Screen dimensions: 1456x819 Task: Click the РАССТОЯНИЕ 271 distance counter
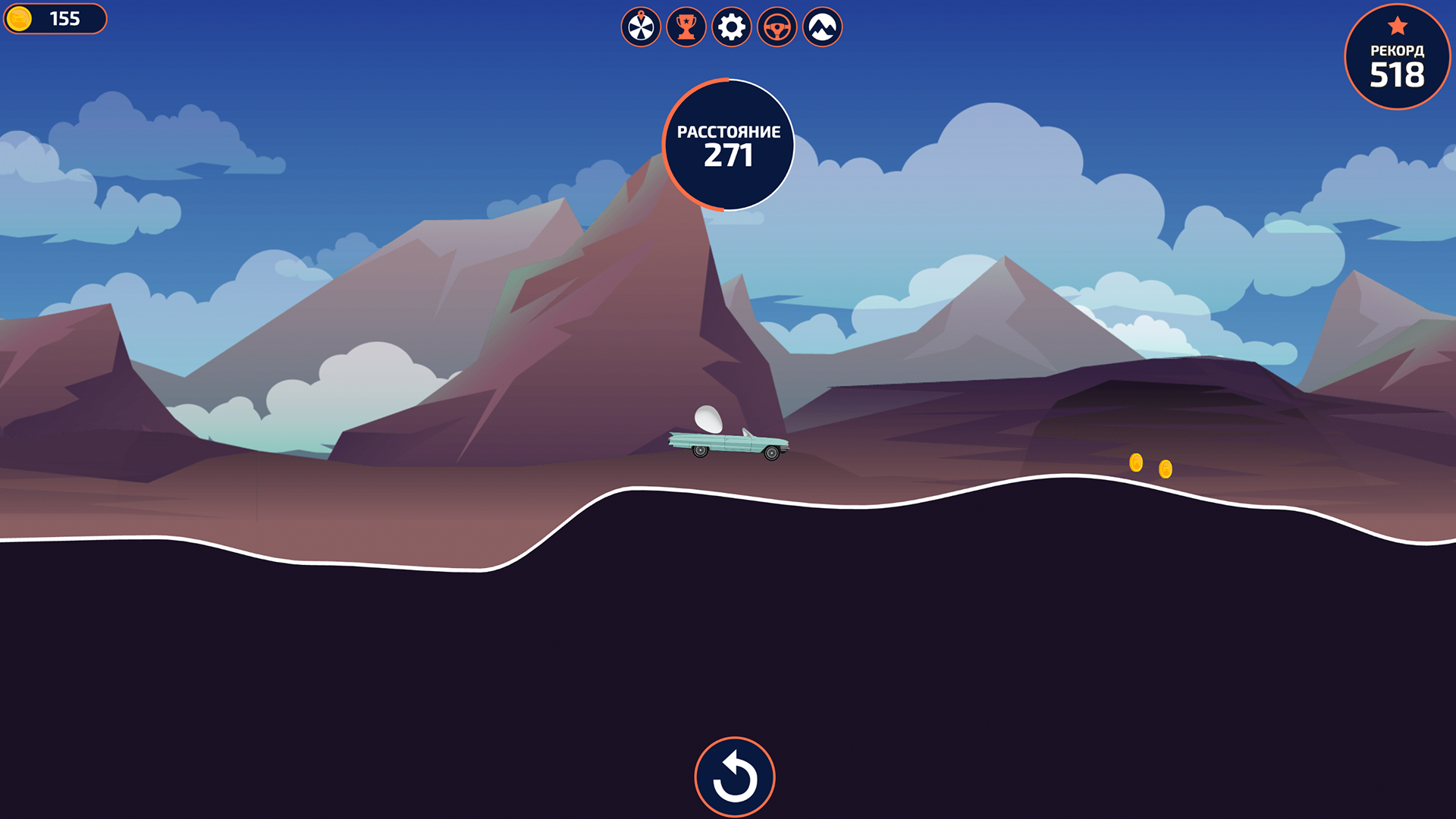point(728,146)
